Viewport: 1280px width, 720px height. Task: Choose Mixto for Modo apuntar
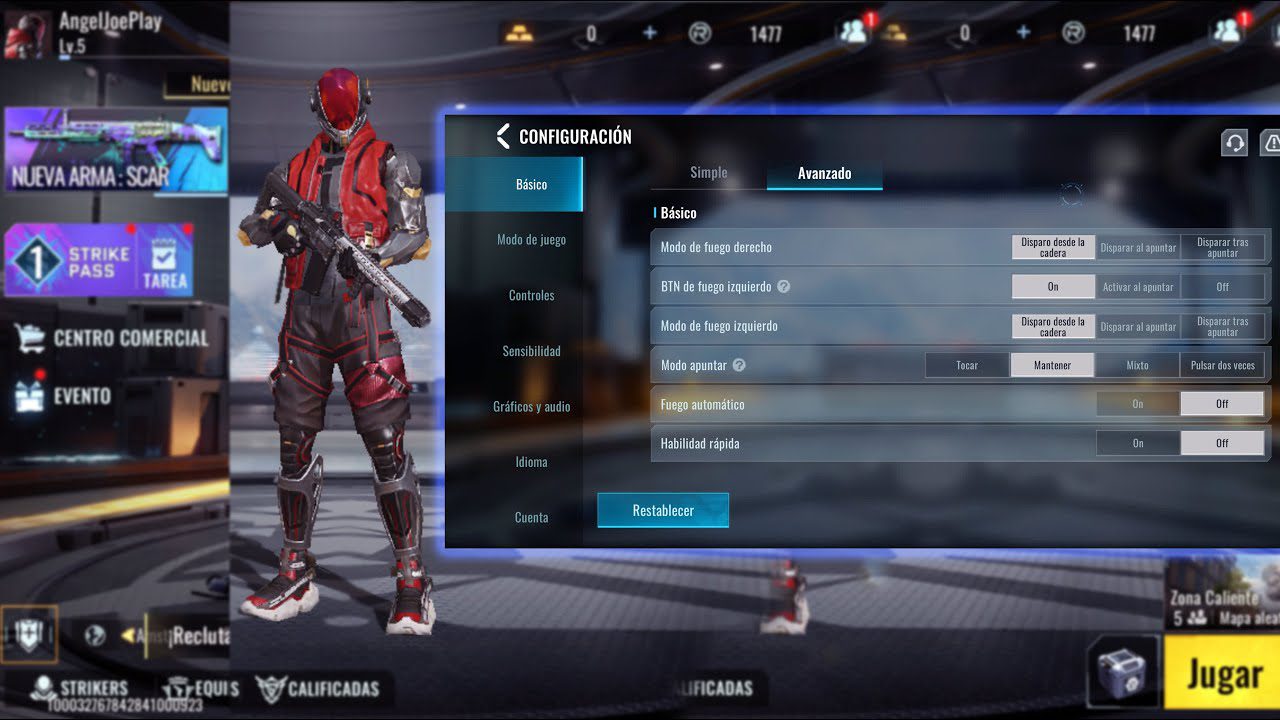[1137, 365]
